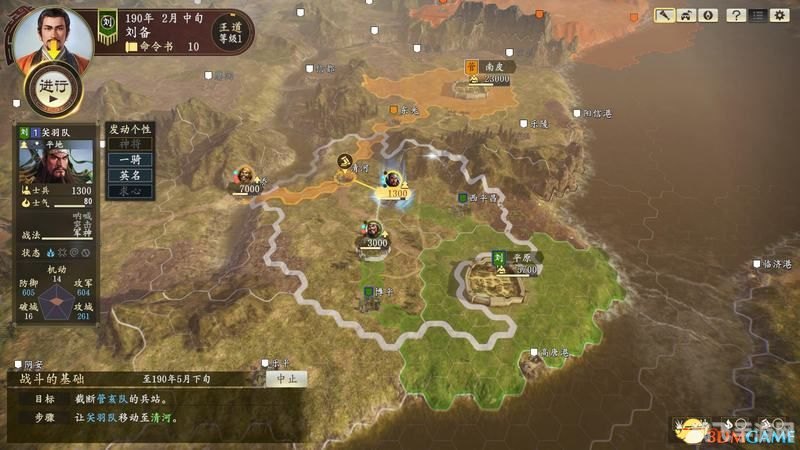Abort the tutorial with the 中止 button
The height and width of the screenshot is (450, 800).
(x=285, y=379)
